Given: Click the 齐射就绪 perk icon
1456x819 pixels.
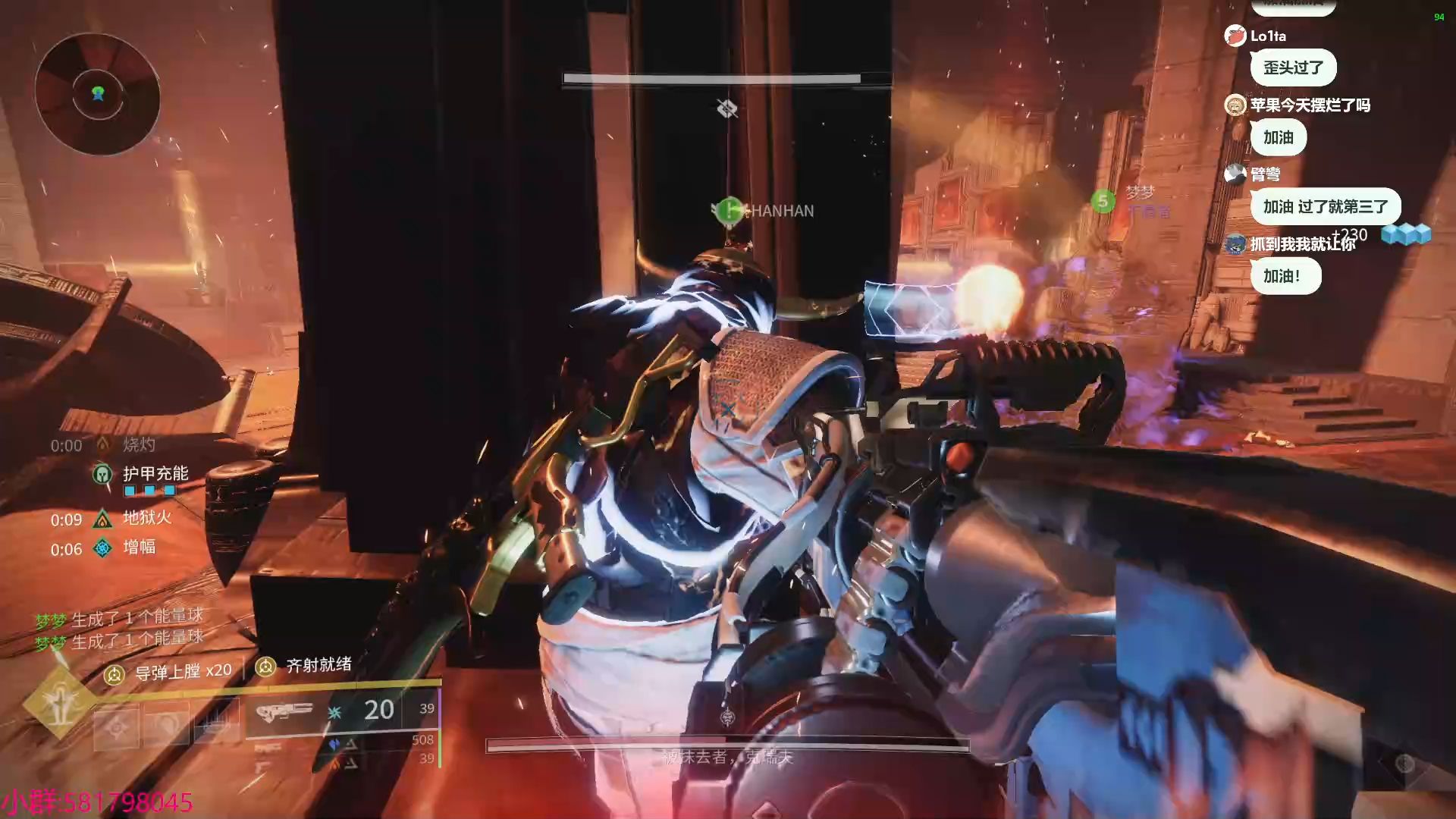Looking at the screenshot, I should pos(265,667).
